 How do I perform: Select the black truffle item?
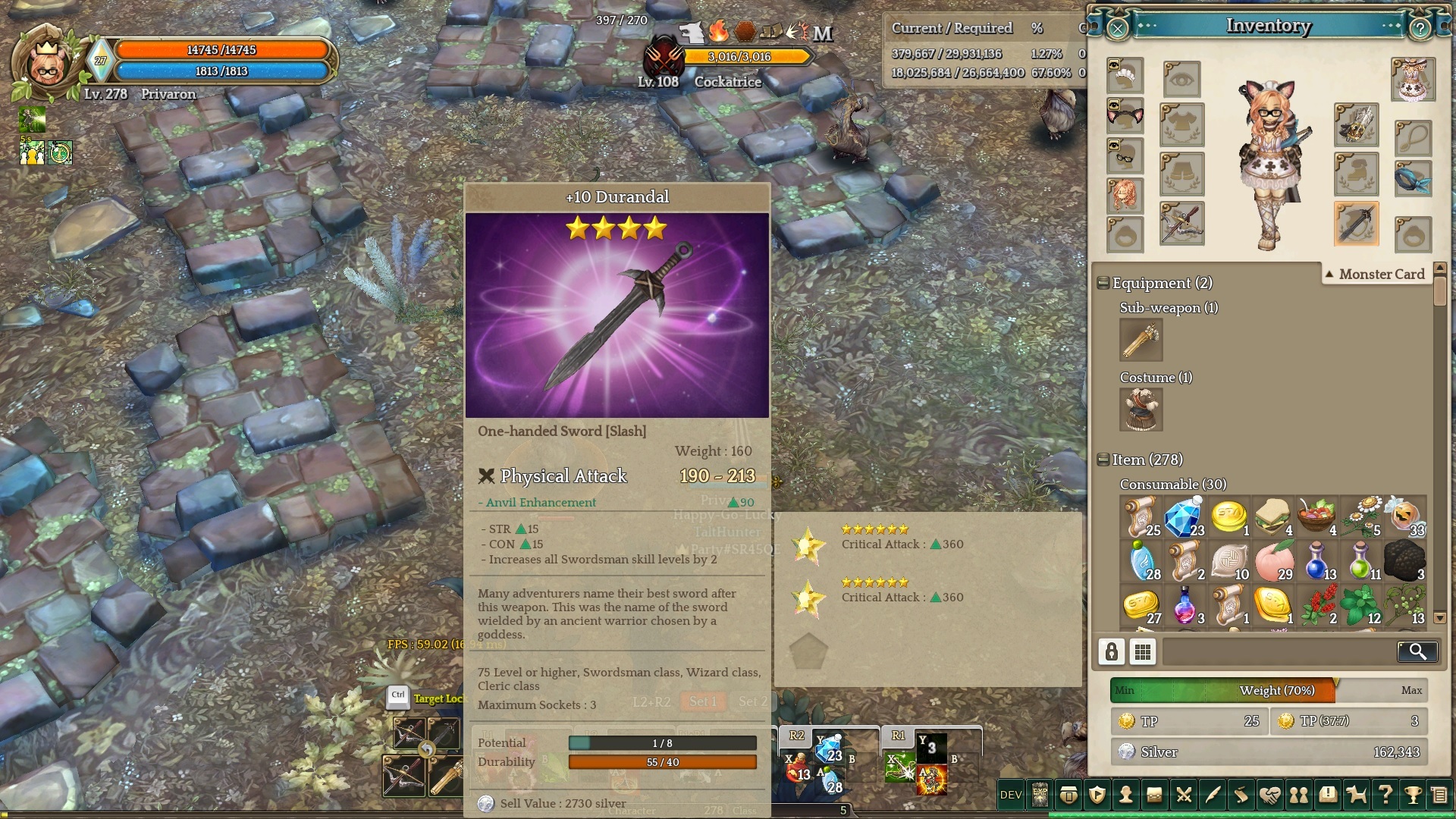click(x=1404, y=561)
